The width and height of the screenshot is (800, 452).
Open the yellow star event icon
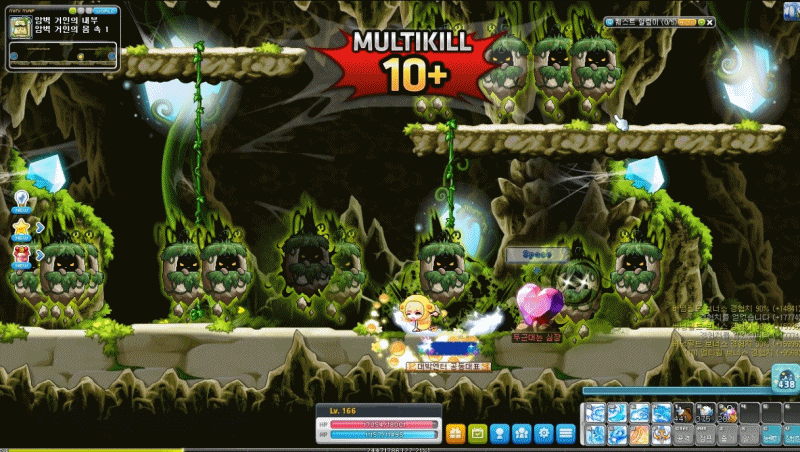(22, 228)
